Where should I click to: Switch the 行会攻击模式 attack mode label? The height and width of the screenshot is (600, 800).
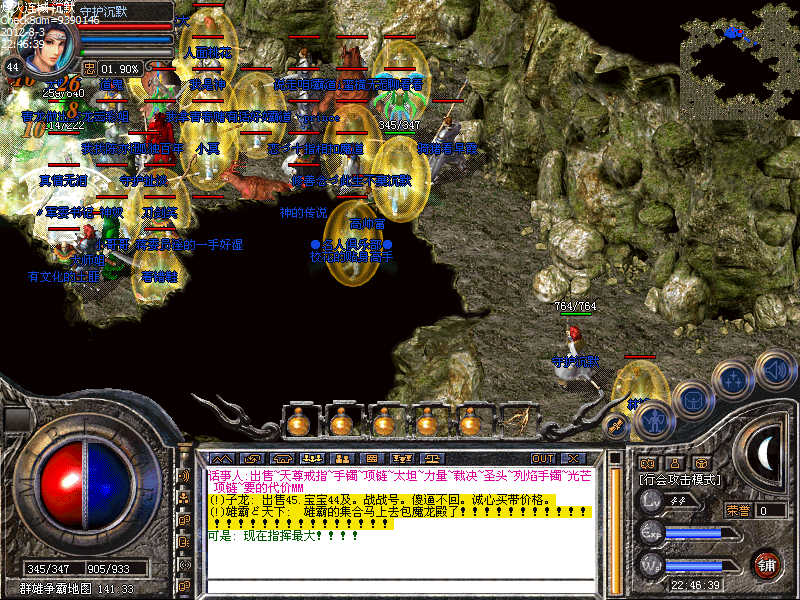(682, 481)
